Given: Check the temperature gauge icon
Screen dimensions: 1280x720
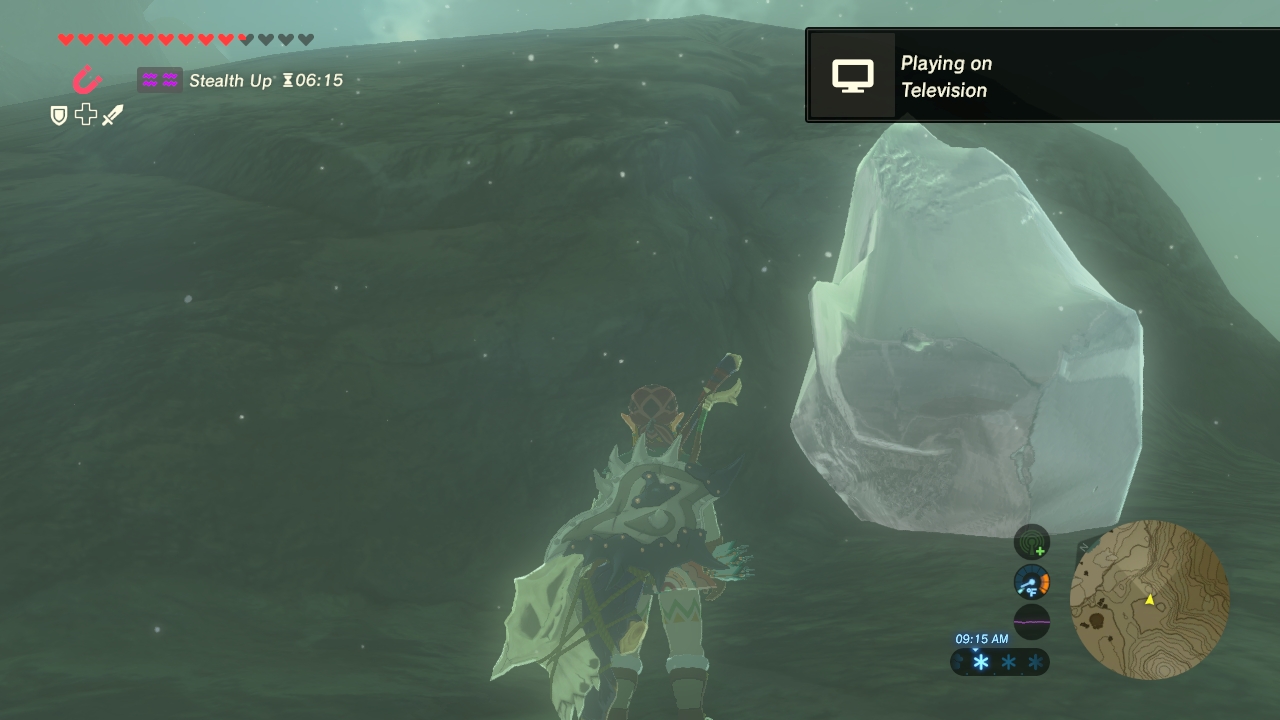Looking at the screenshot, I should tap(1031, 582).
